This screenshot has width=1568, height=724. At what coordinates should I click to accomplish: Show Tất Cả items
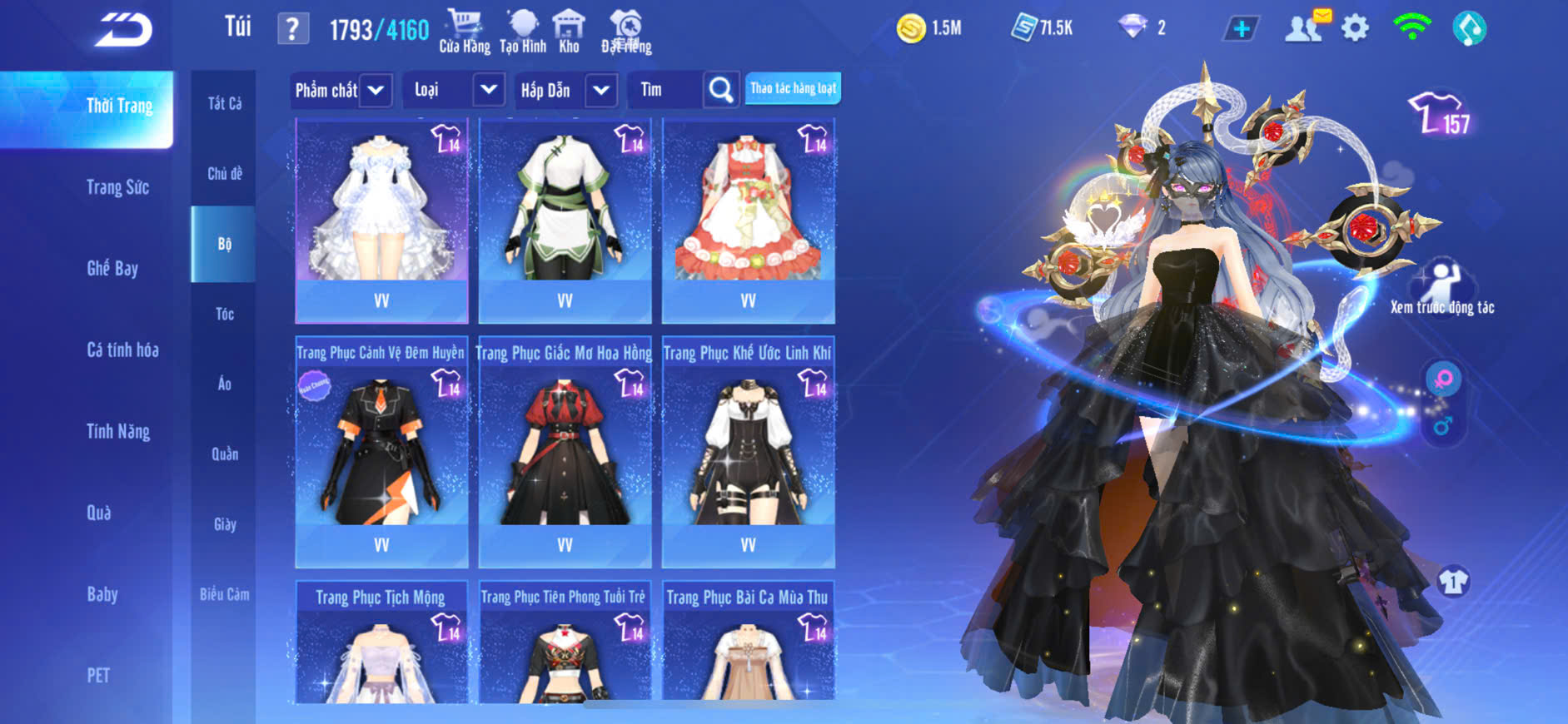click(x=224, y=103)
